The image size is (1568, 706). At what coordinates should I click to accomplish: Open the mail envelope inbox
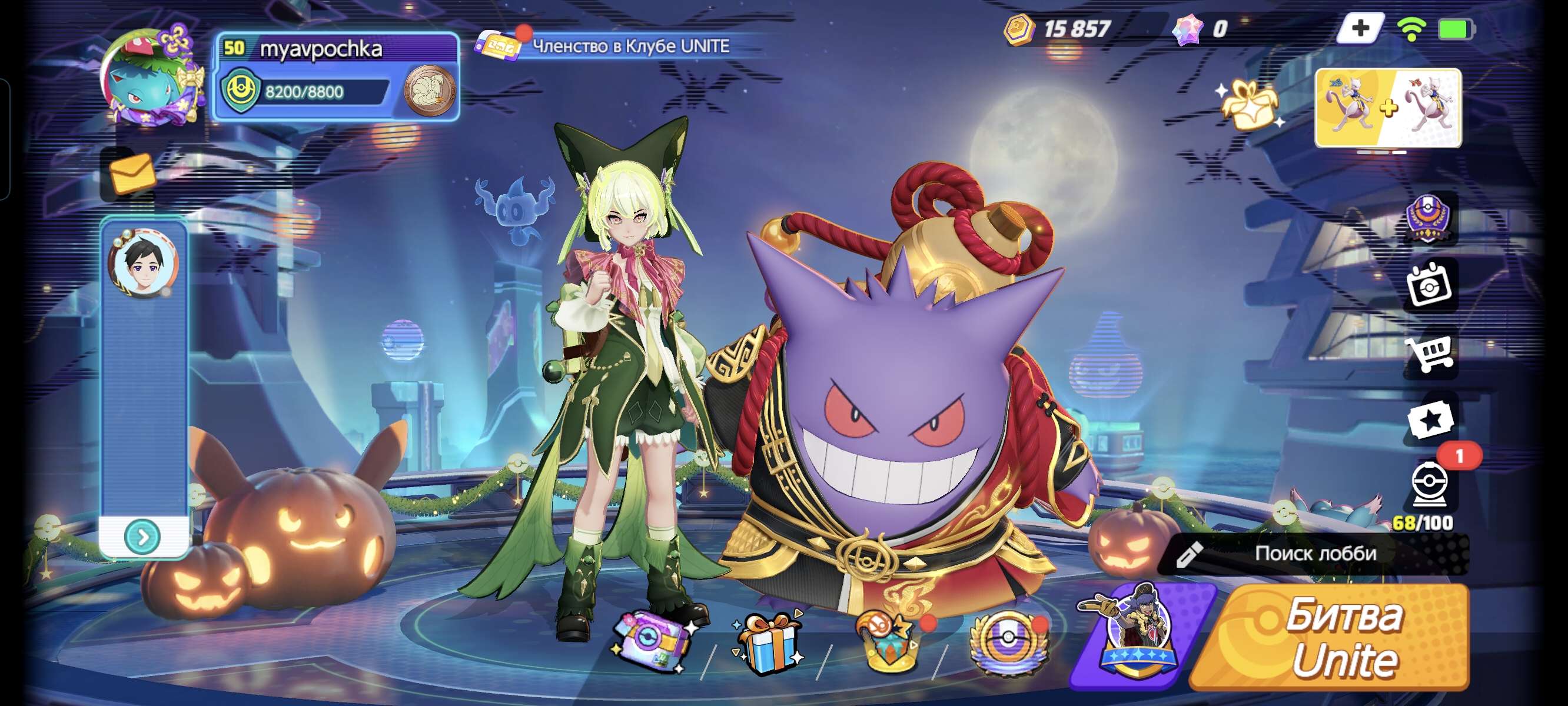pos(130,174)
